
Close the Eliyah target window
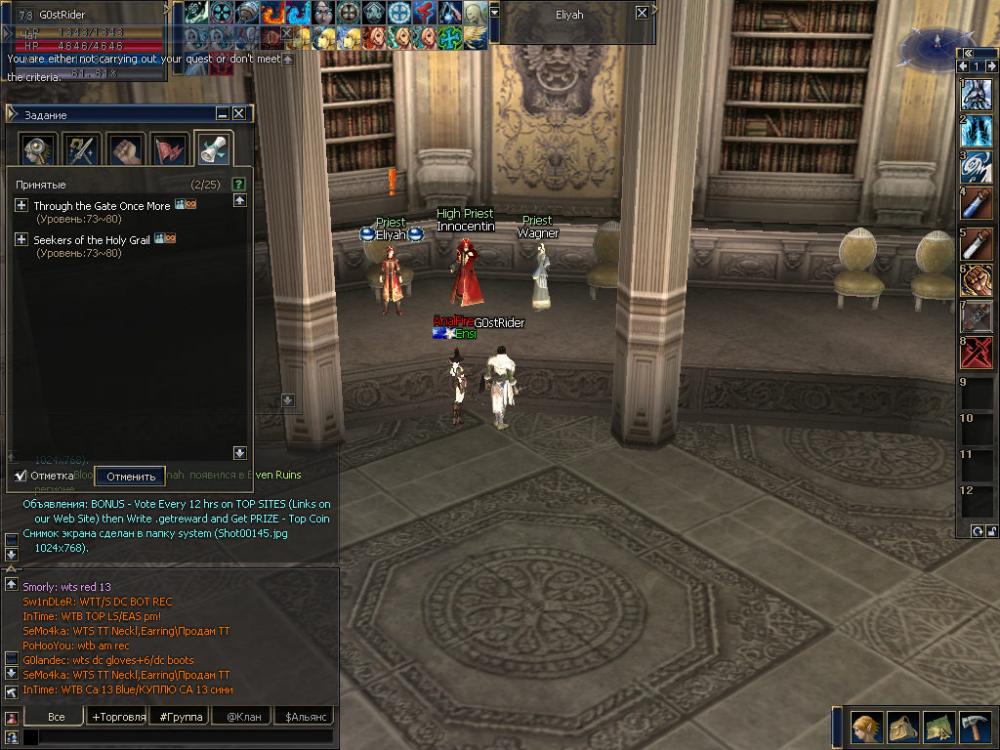pos(641,14)
